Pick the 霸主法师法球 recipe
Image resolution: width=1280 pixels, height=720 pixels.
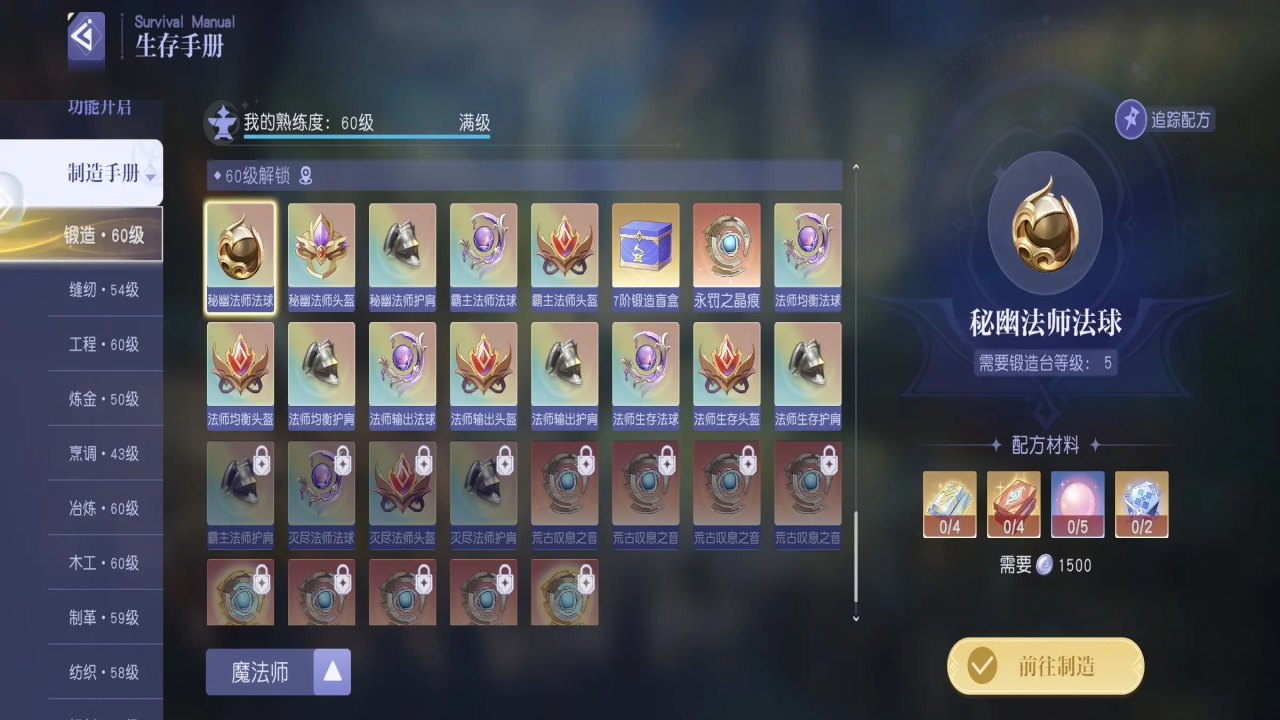click(x=483, y=257)
